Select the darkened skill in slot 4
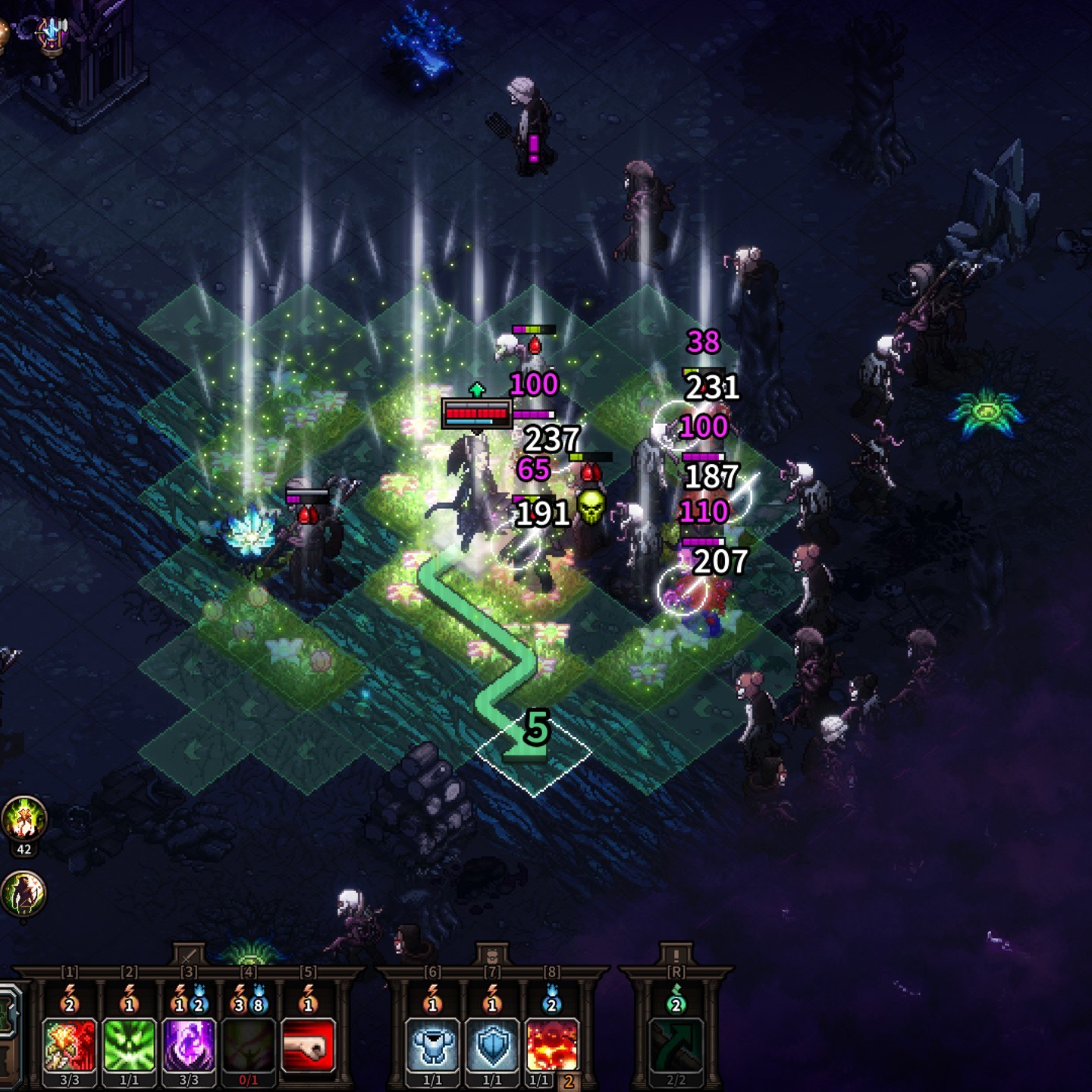Screen dimensions: 1092x1092 pyautogui.click(x=248, y=1045)
